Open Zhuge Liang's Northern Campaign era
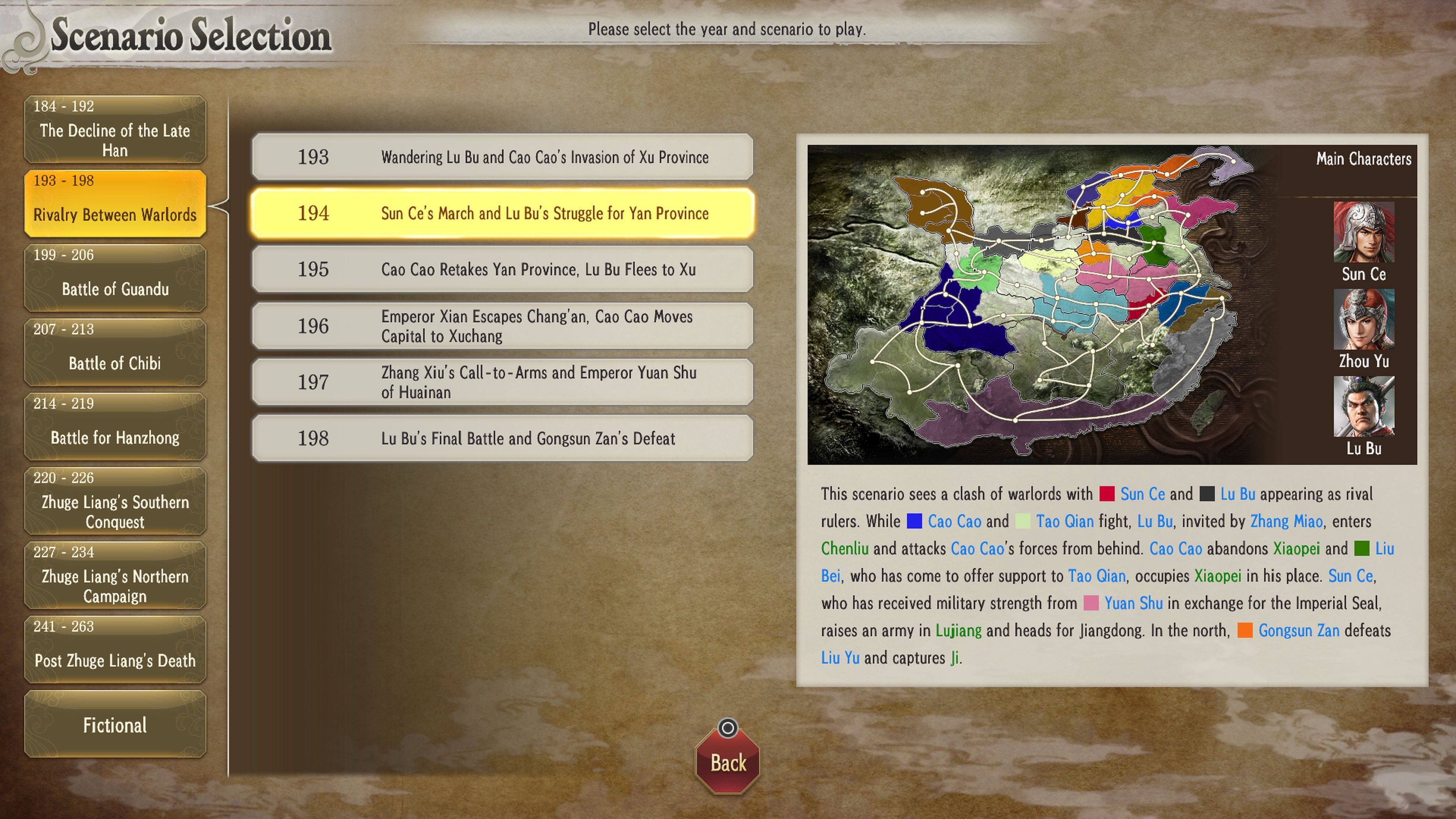This screenshot has width=1456, height=819. (115, 576)
